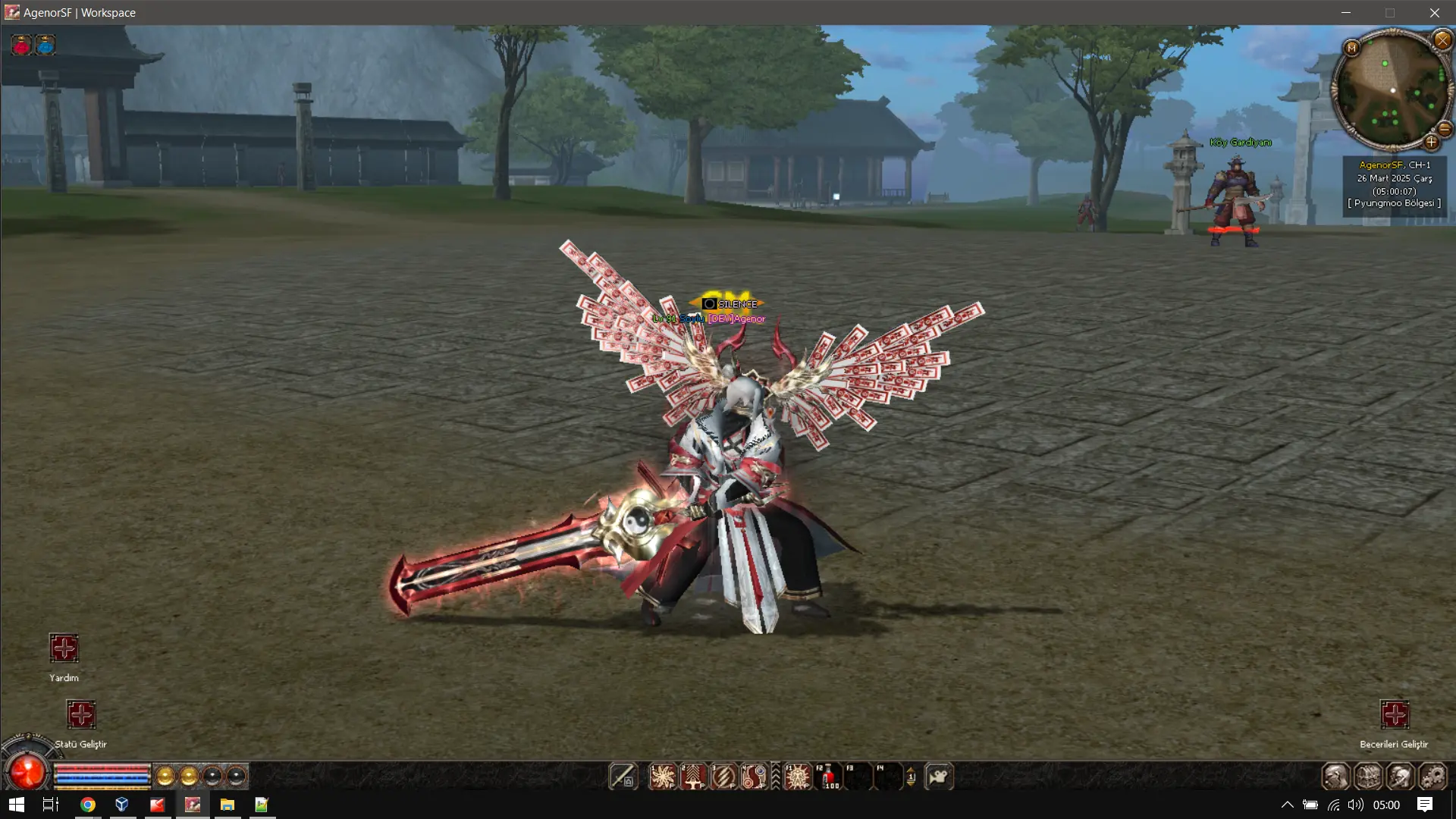The width and height of the screenshot is (1456, 819).
Task: Use the sword skill in slot 2
Action: (692, 777)
